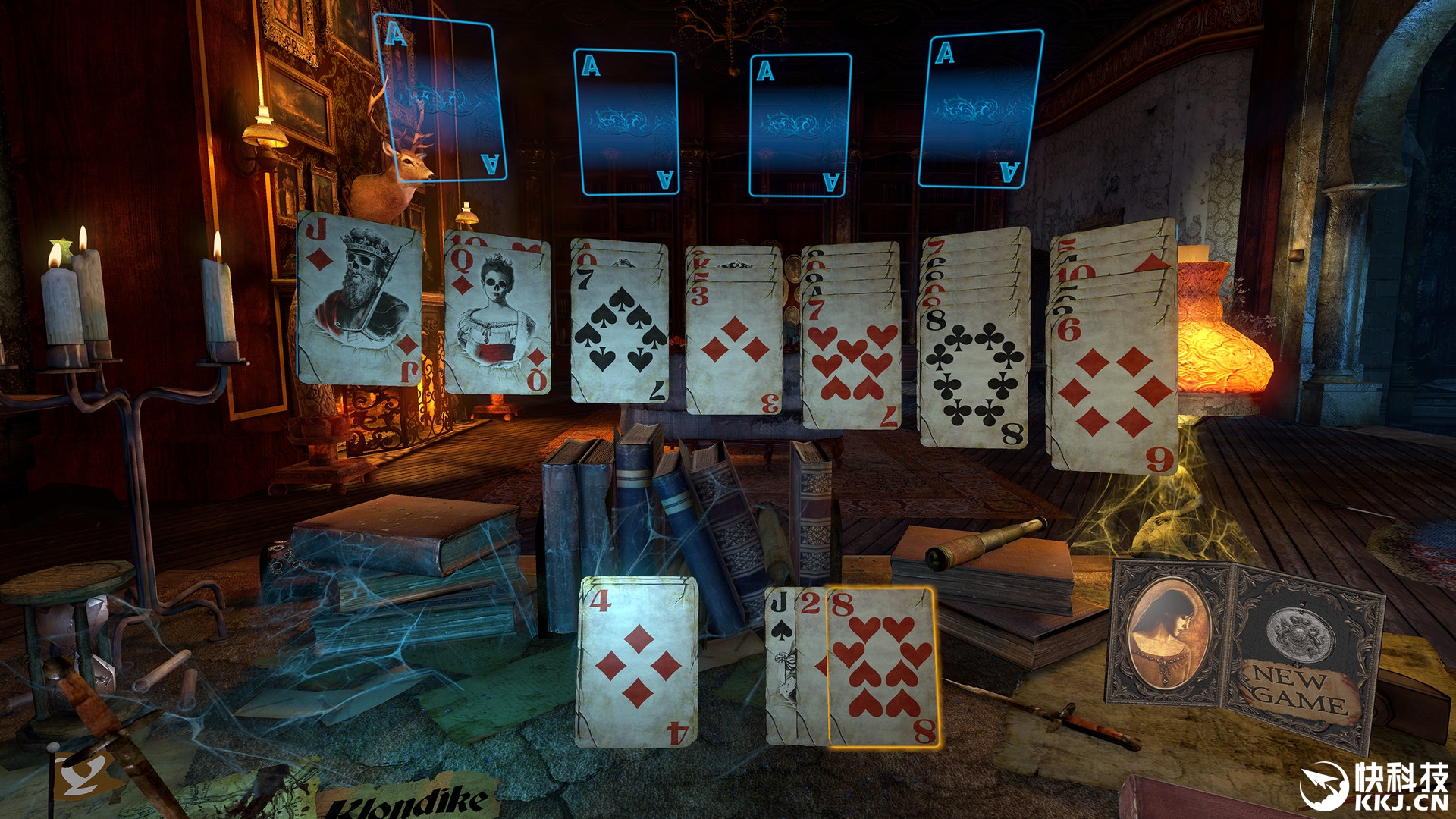Draw from the stock pile showing 4 of Diamonds
Image resolution: width=1456 pixels, height=819 pixels.
[x=637, y=661]
